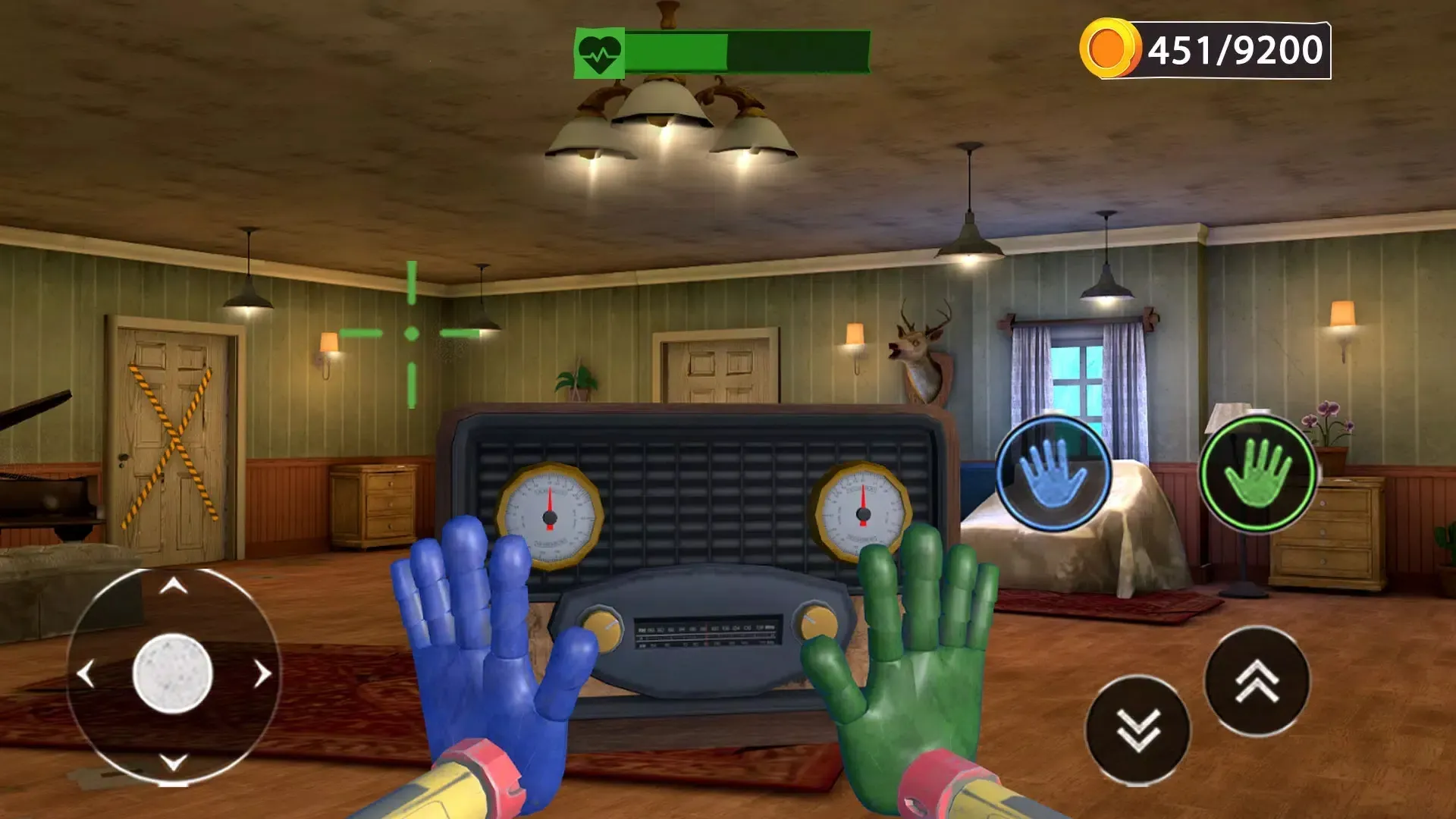Tap the joystick's up arrow
This screenshot has width=1456, height=819.
tap(174, 585)
